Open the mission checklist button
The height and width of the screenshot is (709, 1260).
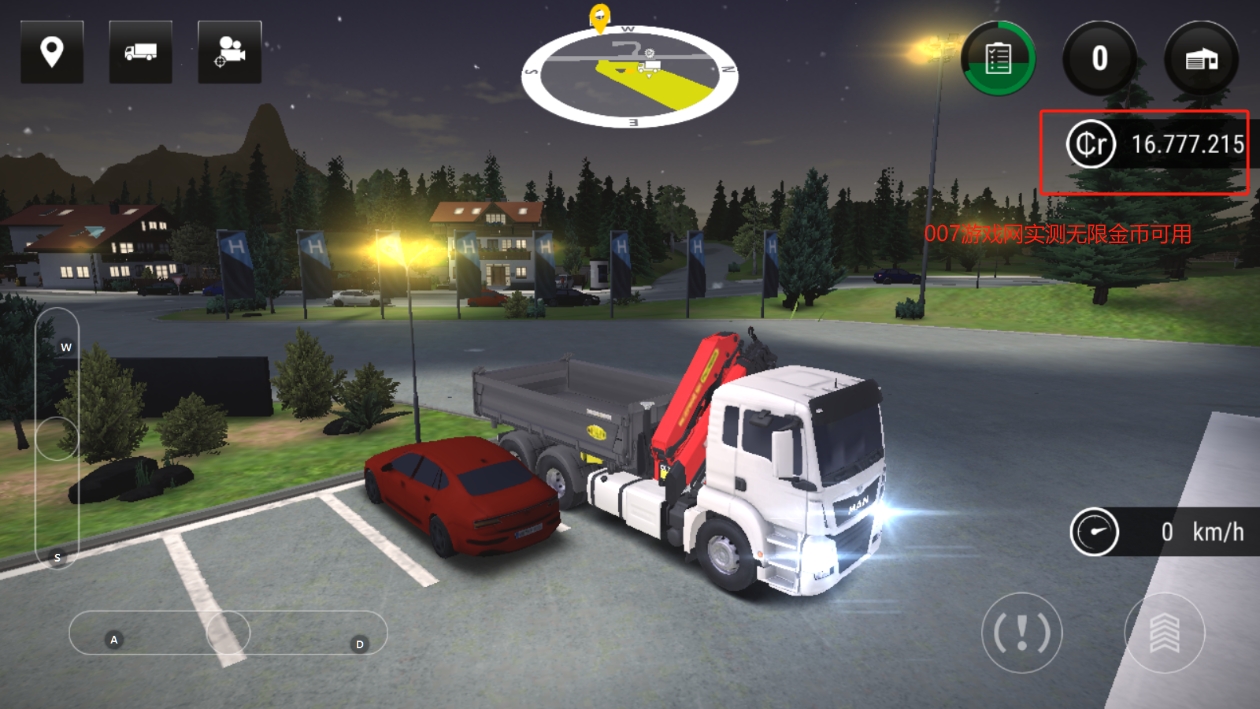point(998,59)
